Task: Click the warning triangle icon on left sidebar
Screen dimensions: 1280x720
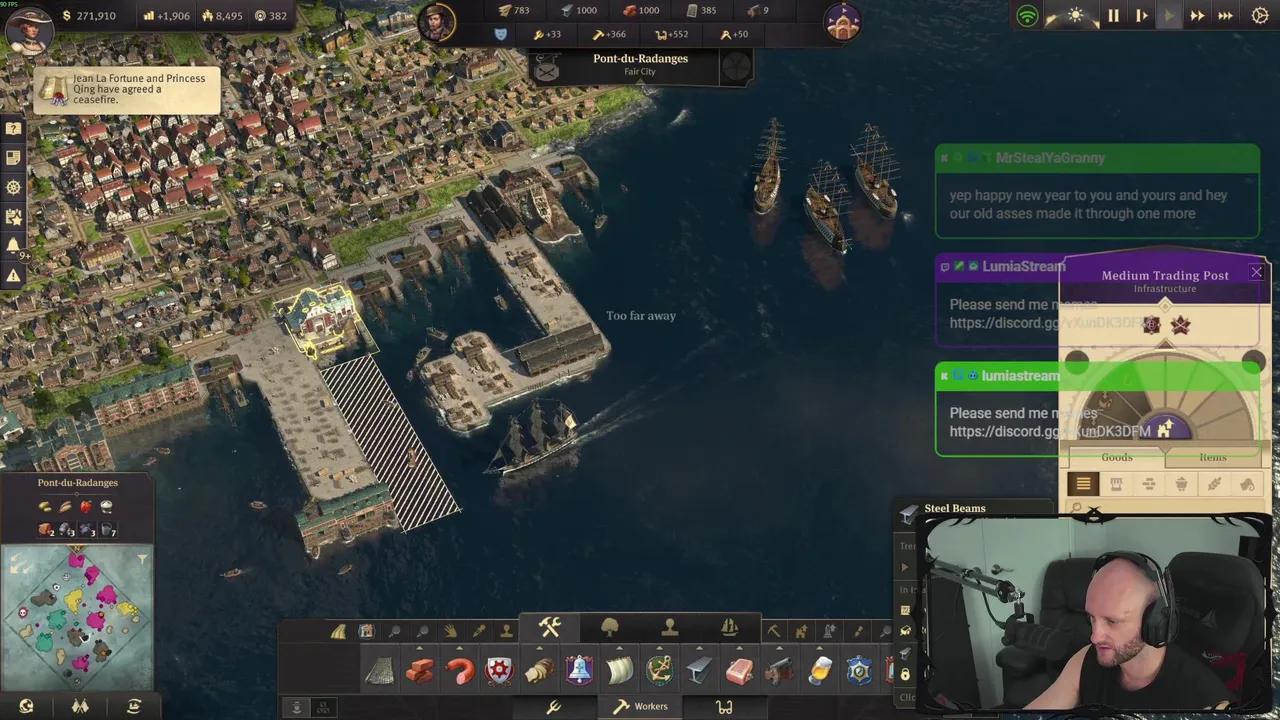Action: pyautogui.click(x=13, y=275)
